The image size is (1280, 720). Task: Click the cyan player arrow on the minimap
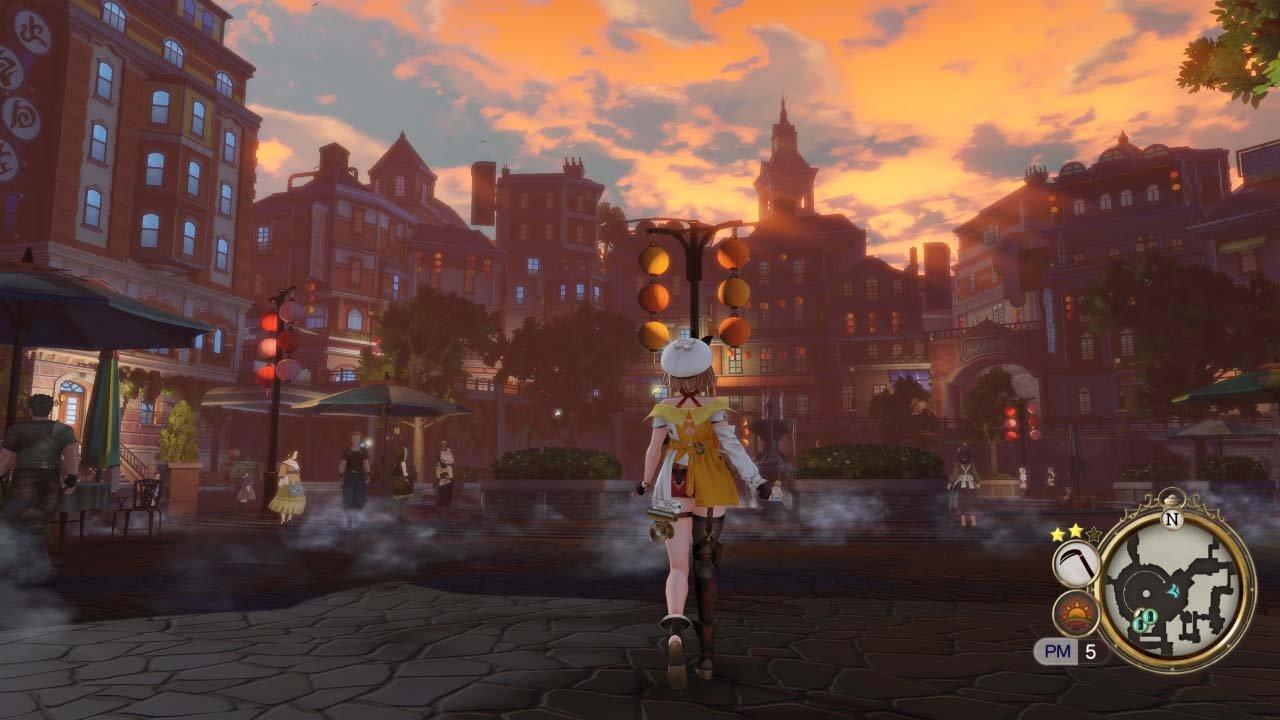click(1174, 590)
